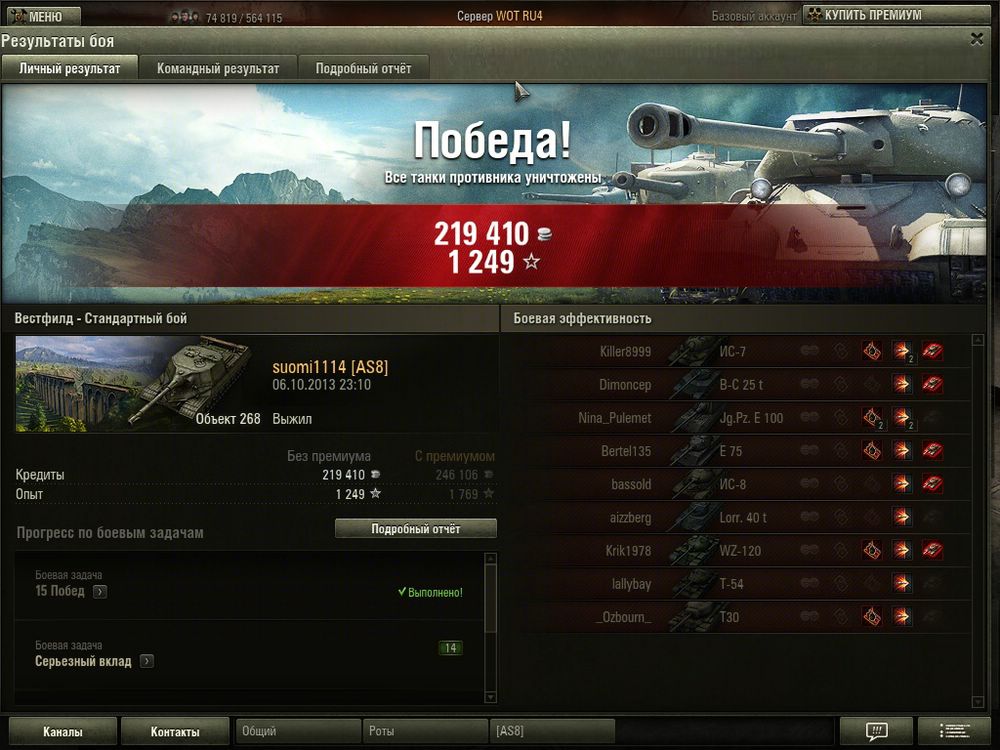The width and height of the screenshot is (1000, 750).
Task: Switch to the Командный результат tab
Action: 218,68
